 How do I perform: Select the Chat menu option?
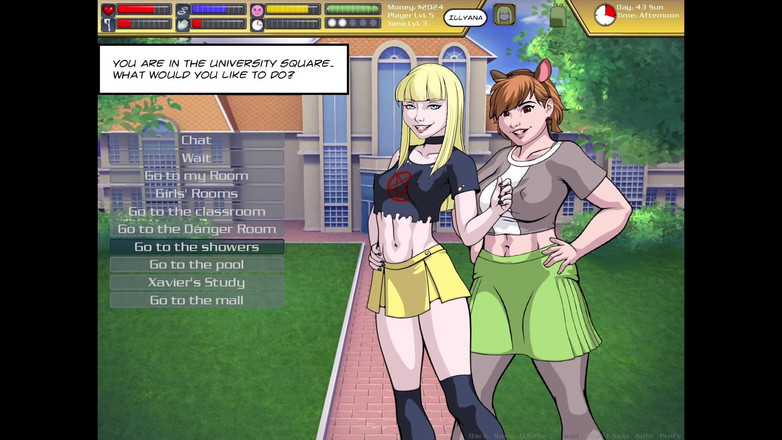tap(196, 140)
